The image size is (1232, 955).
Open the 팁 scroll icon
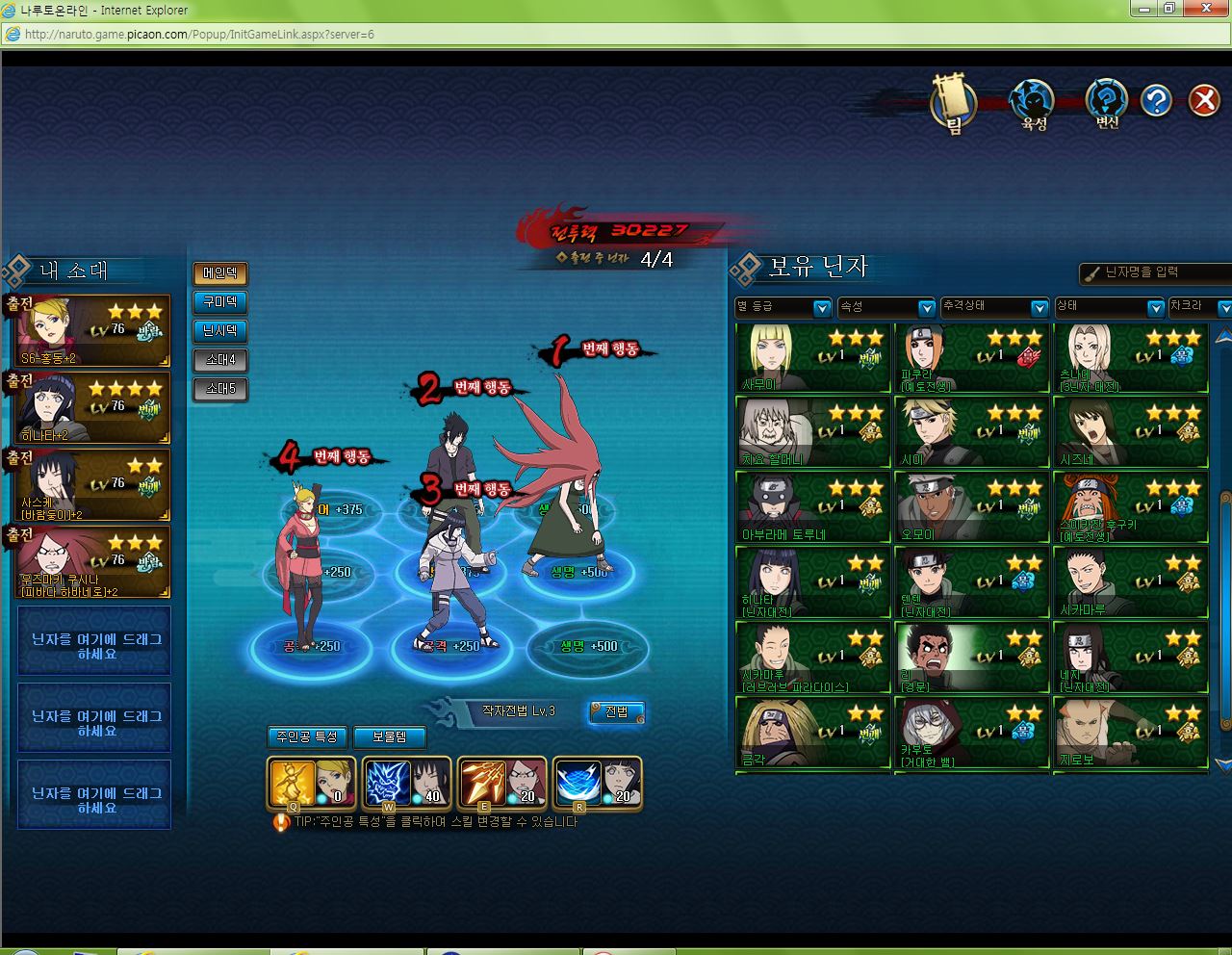[953, 102]
